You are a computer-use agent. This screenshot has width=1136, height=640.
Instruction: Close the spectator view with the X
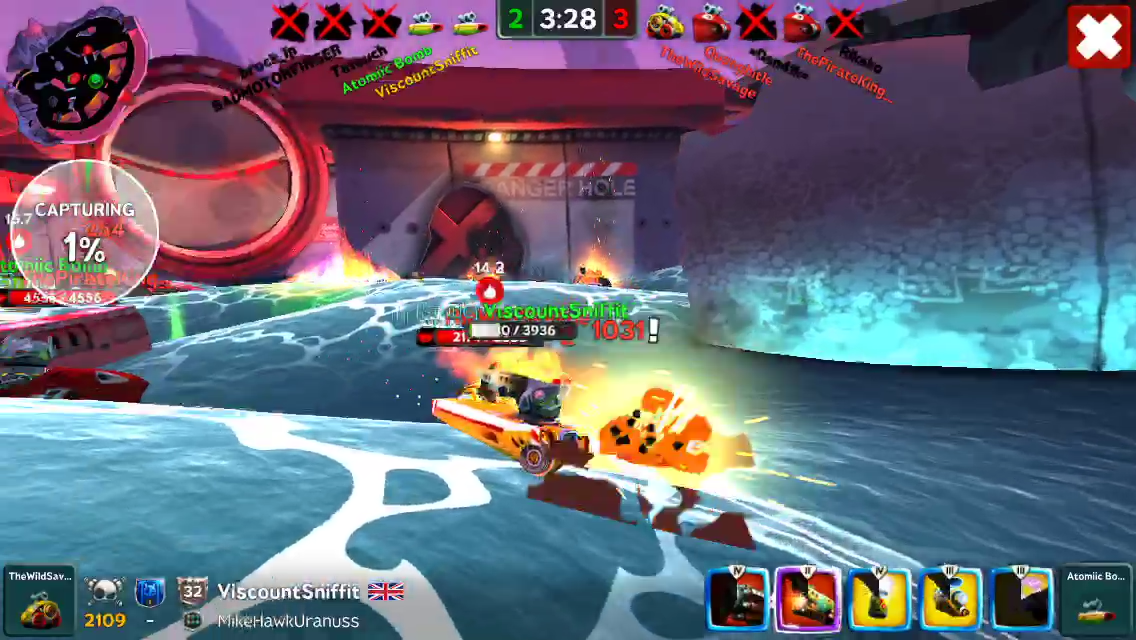(x=1099, y=37)
